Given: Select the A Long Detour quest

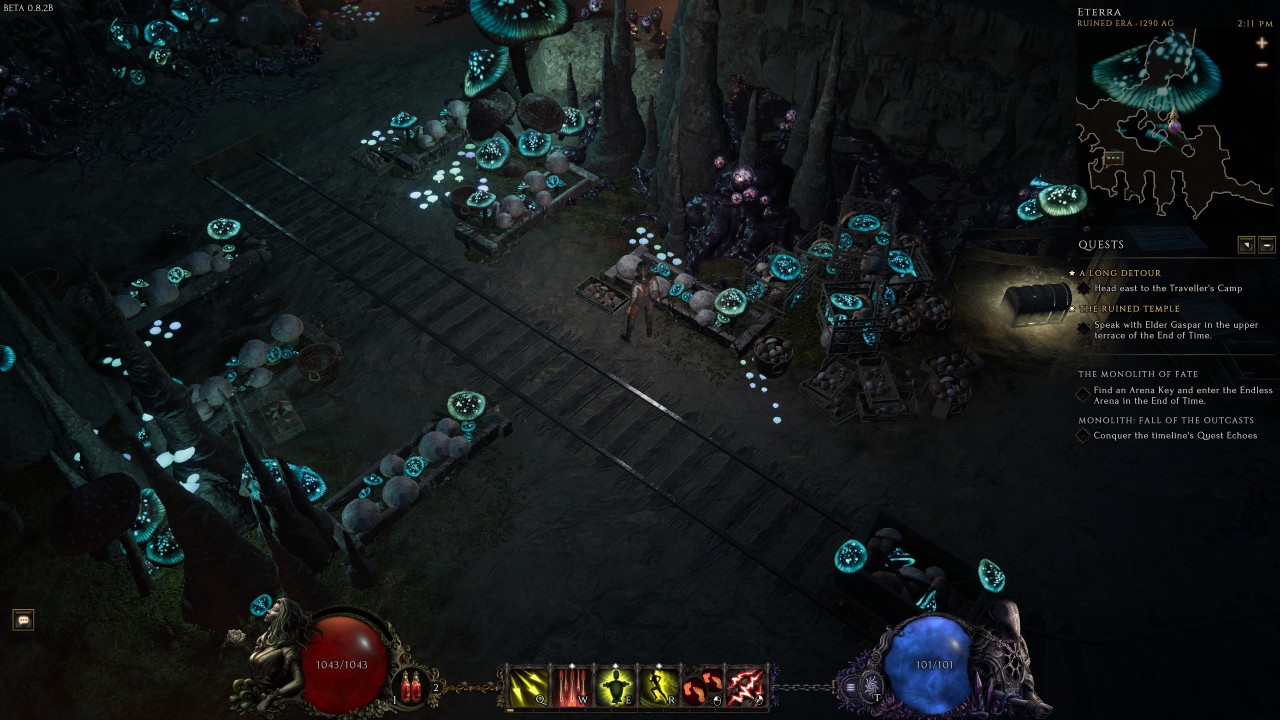Looking at the screenshot, I should coord(1120,273).
